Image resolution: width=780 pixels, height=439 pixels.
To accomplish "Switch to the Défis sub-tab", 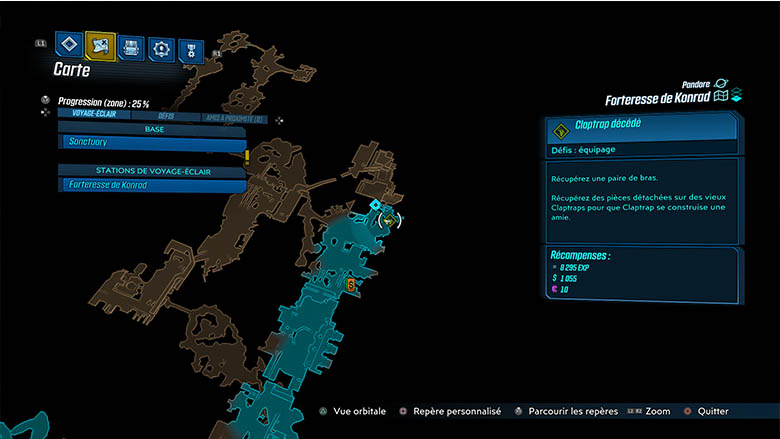I will pyautogui.click(x=166, y=117).
